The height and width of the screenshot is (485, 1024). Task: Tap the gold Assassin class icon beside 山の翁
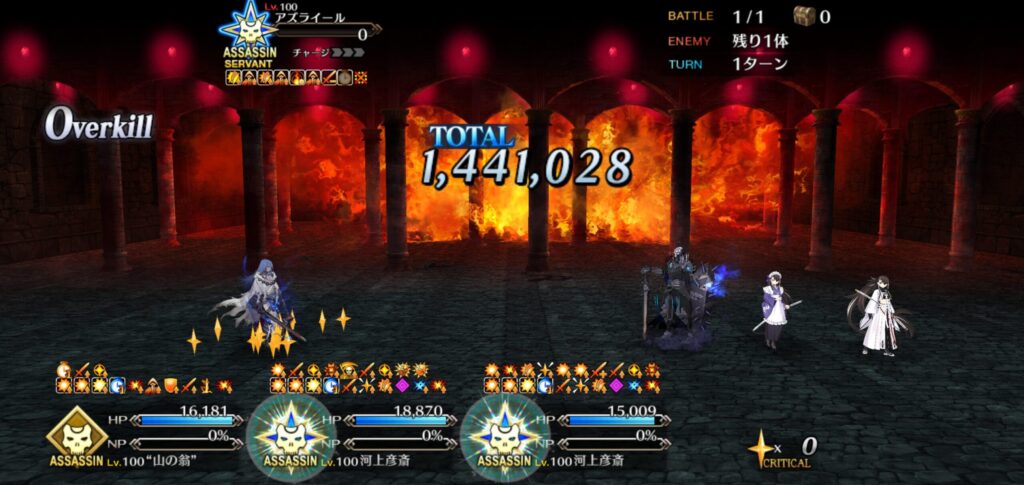[76, 432]
